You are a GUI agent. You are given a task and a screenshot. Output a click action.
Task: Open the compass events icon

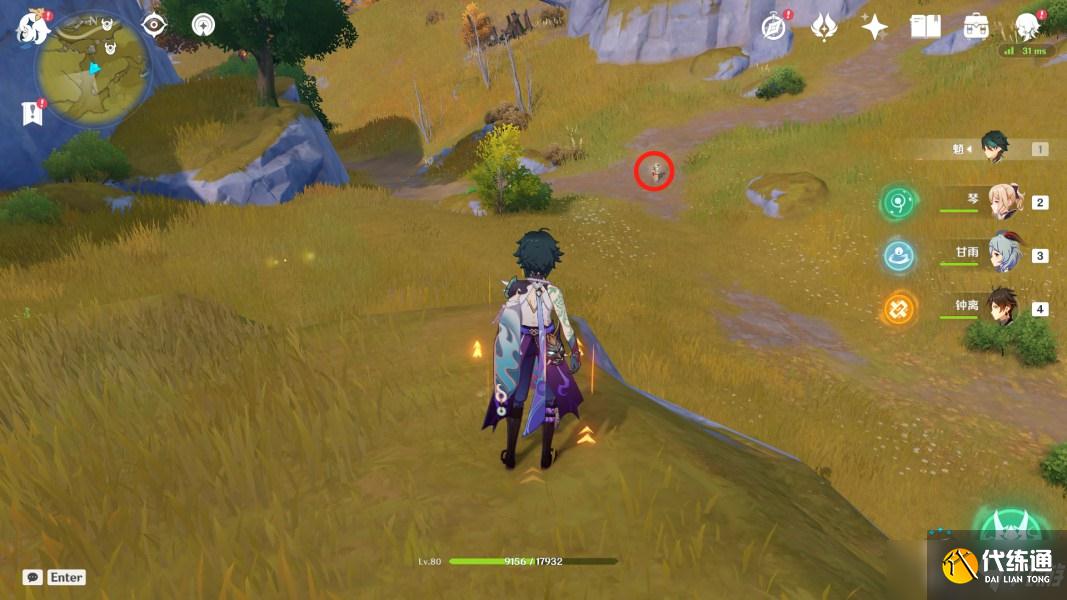[x=773, y=27]
